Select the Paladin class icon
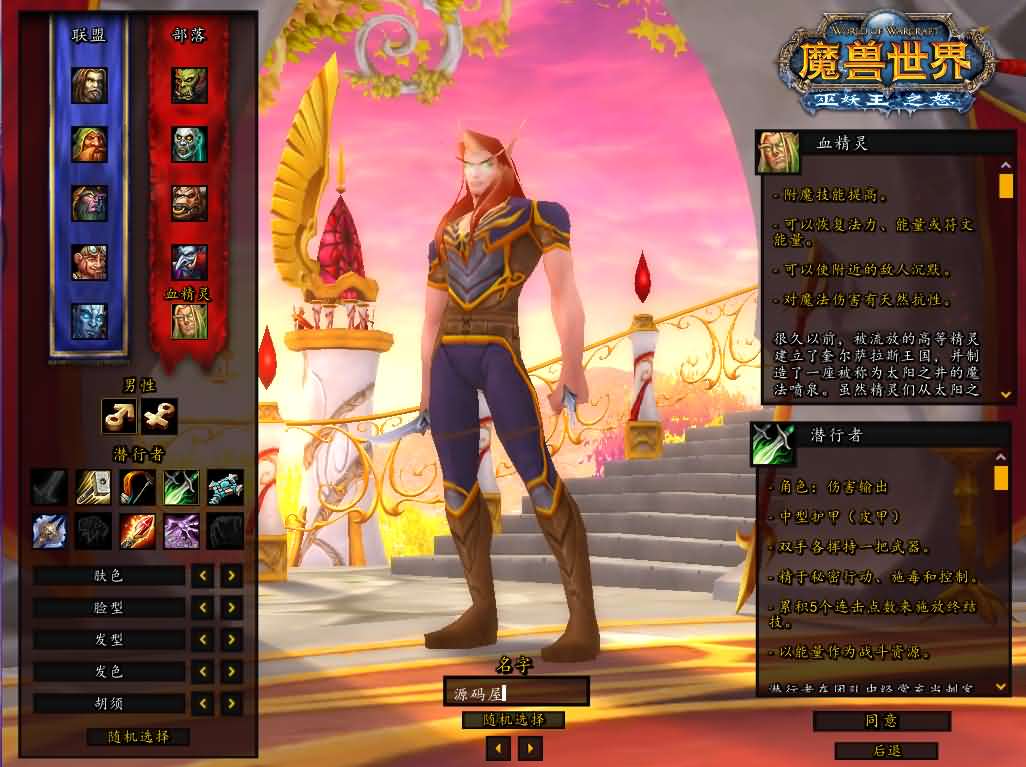Viewport: 1026px width, 767px height. pos(94,487)
